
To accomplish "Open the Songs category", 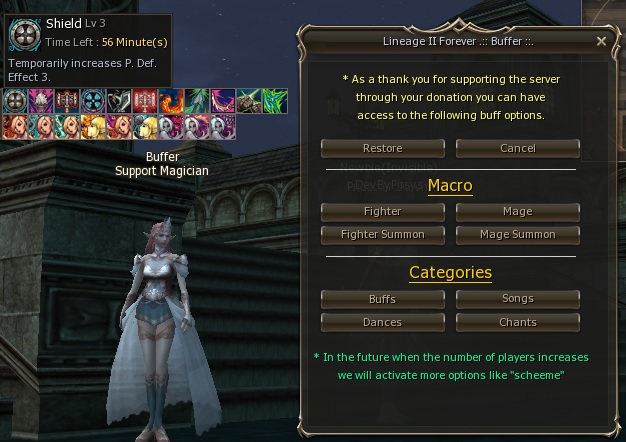I will click(517, 299).
